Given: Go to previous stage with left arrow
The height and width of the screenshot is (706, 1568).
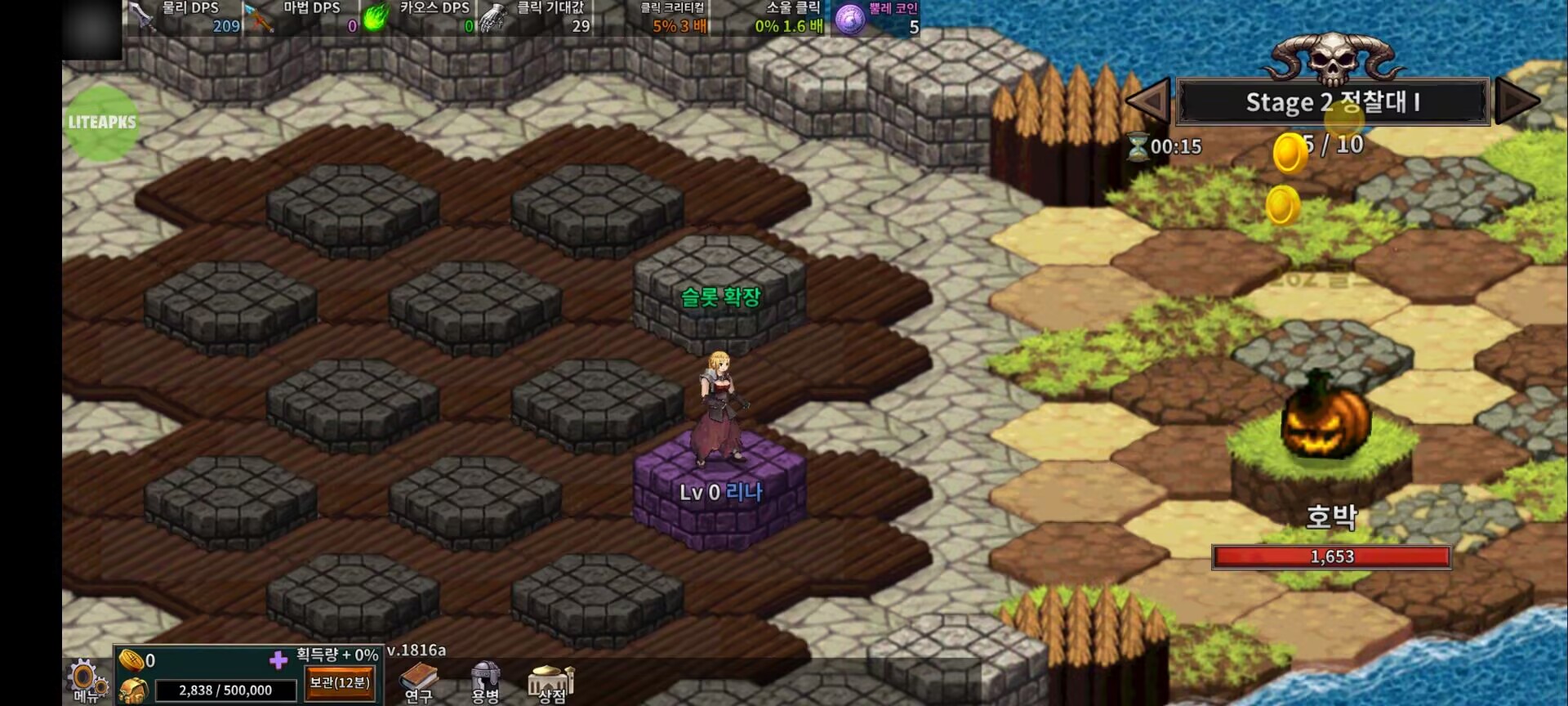Looking at the screenshot, I should point(1148,101).
